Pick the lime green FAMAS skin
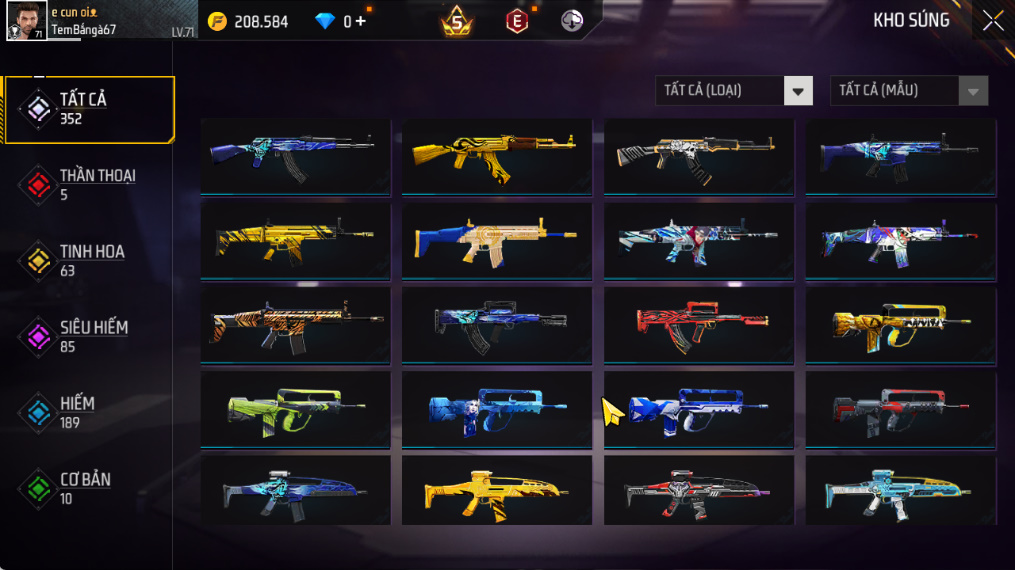The height and width of the screenshot is (570, 1015). [295, 408]
